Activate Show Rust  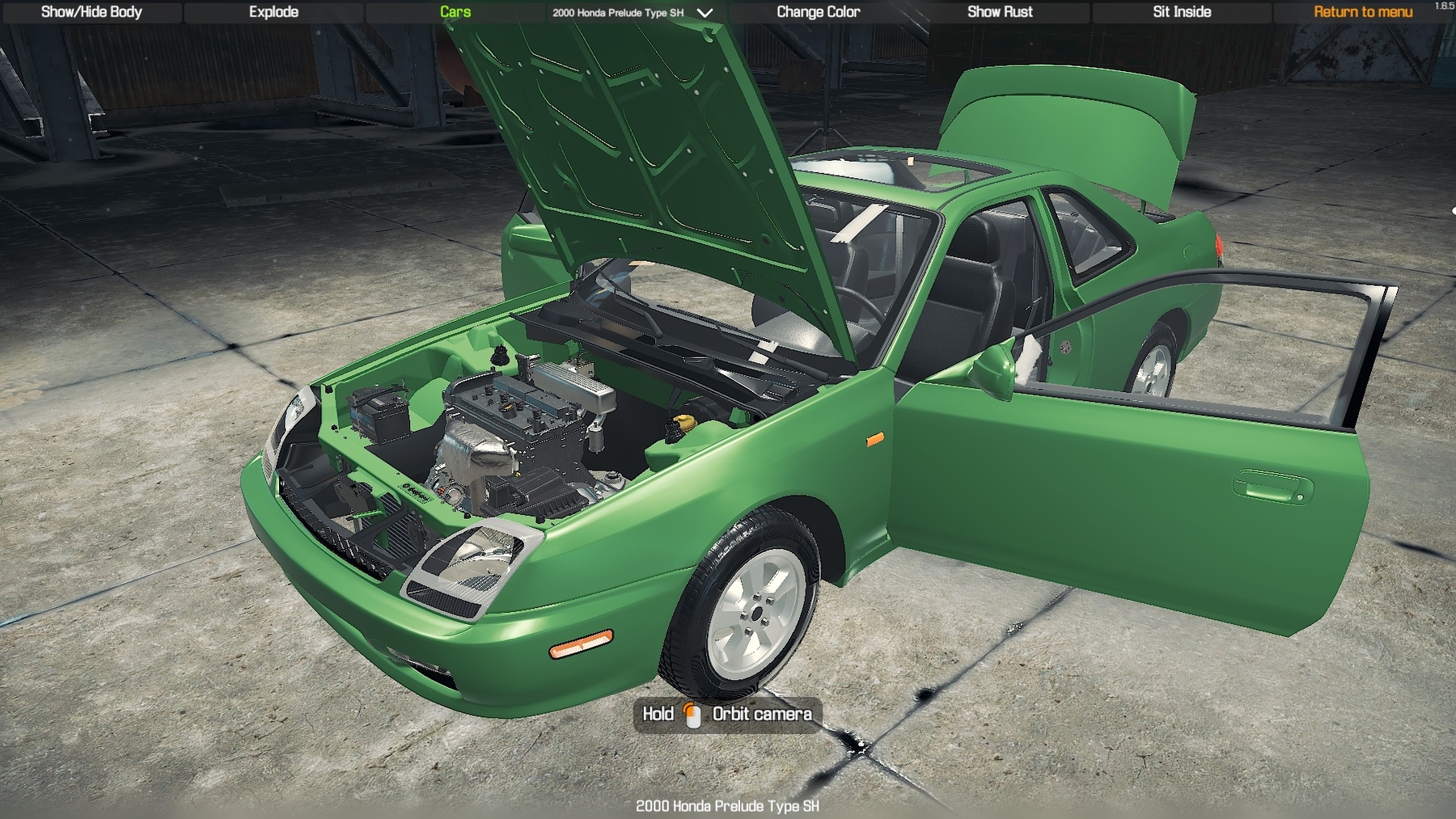pyautogui.click(x=1000, y=12)
